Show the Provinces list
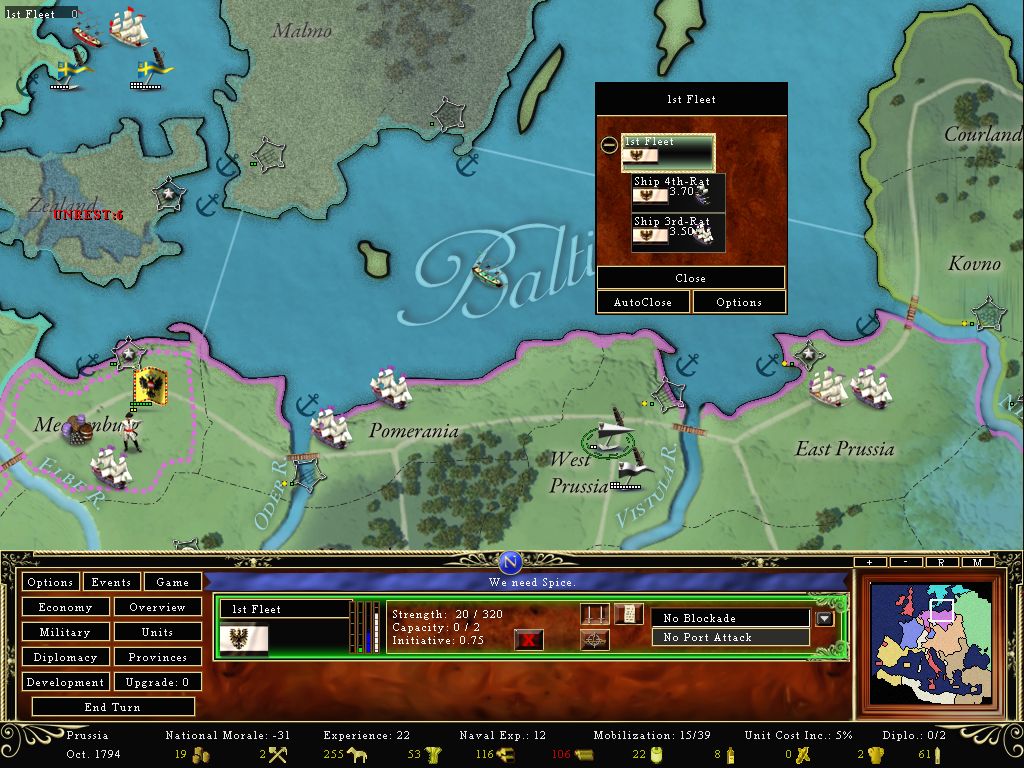This screenshot has width=1024, height=768. (x=157, y=657)
